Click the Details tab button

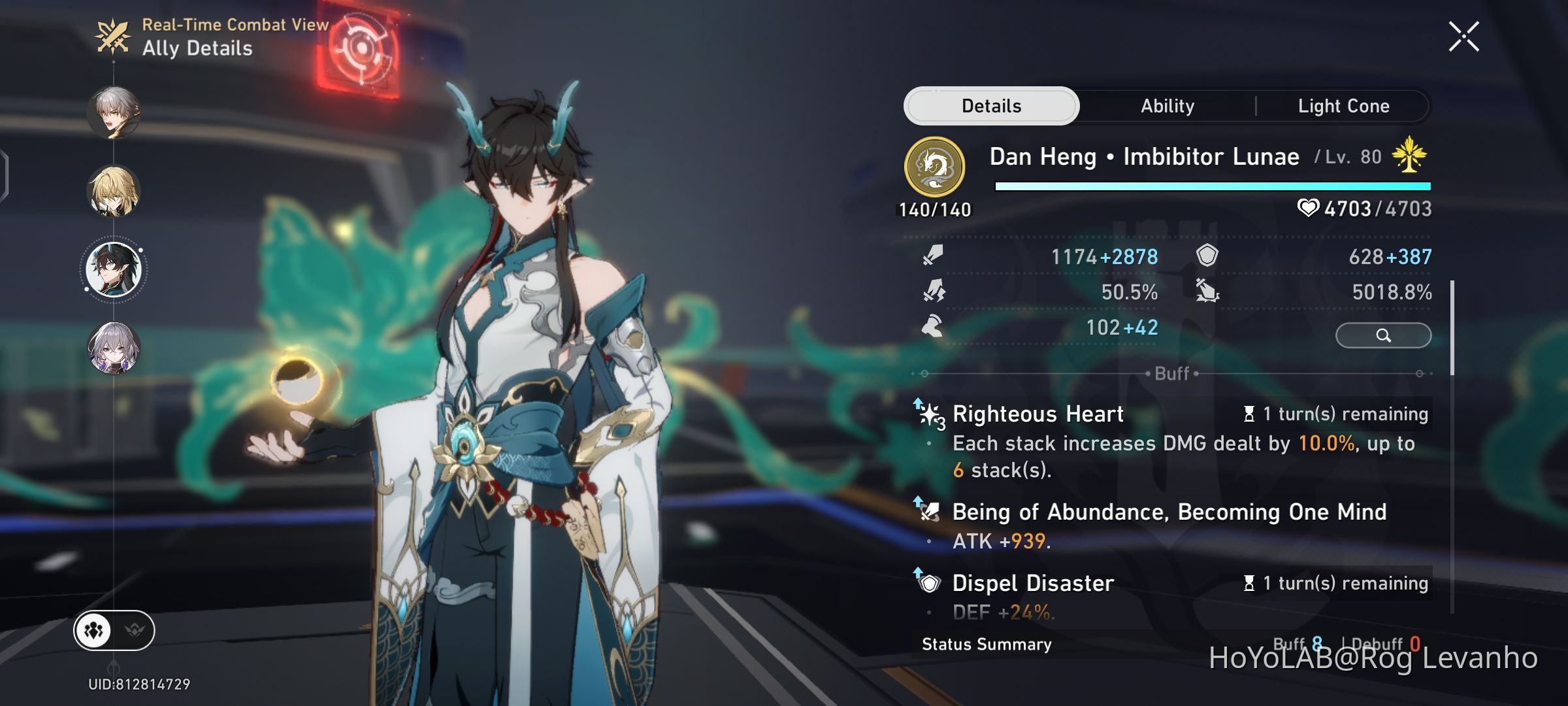990,105
